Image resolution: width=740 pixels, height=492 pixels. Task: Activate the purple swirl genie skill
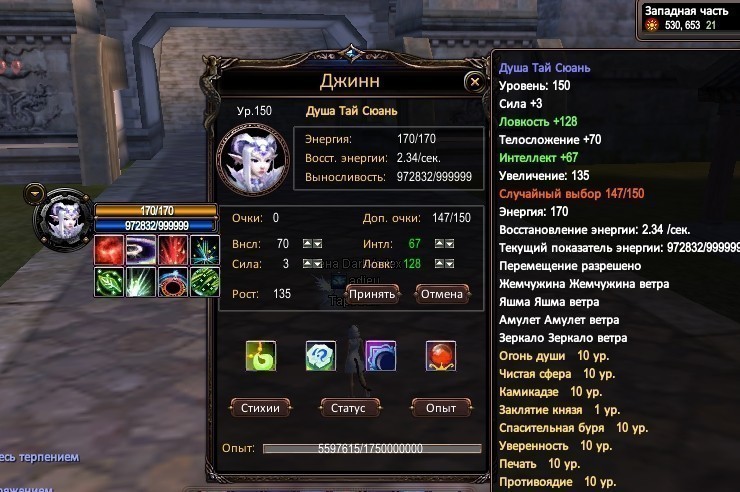[x=140, y=251]
